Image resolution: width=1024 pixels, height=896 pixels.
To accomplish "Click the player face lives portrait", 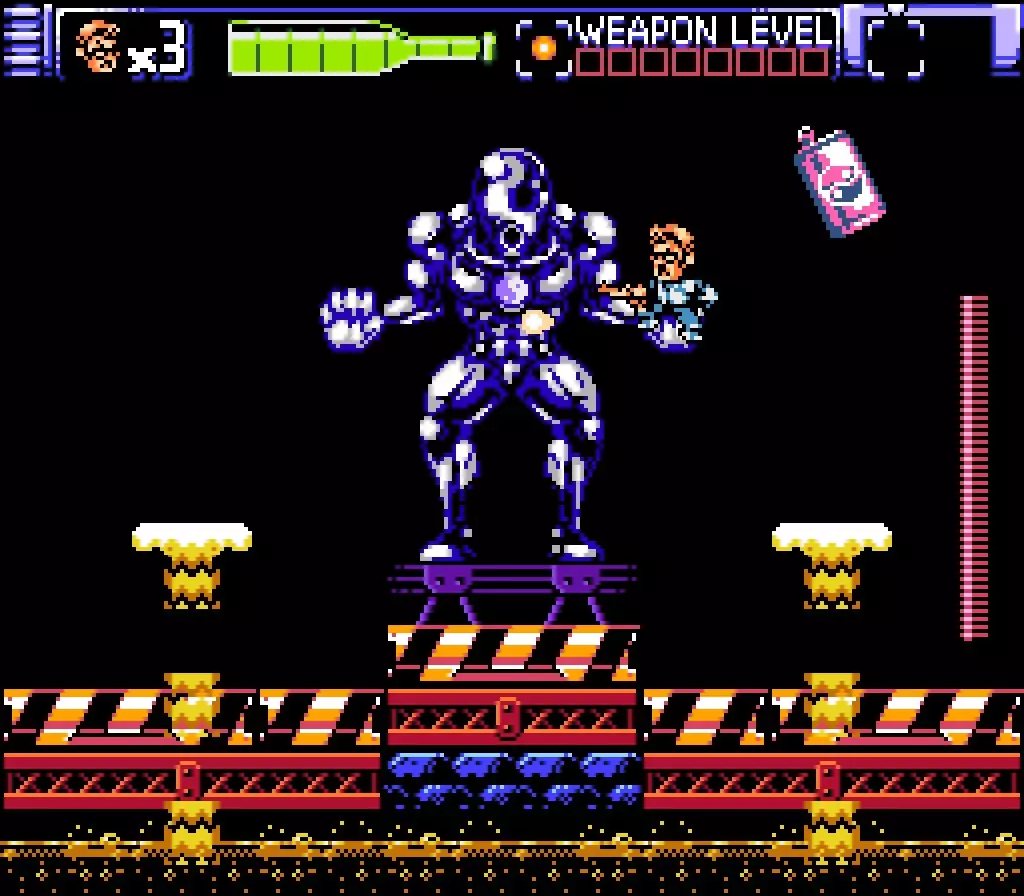I will click(x=98, y=47).
